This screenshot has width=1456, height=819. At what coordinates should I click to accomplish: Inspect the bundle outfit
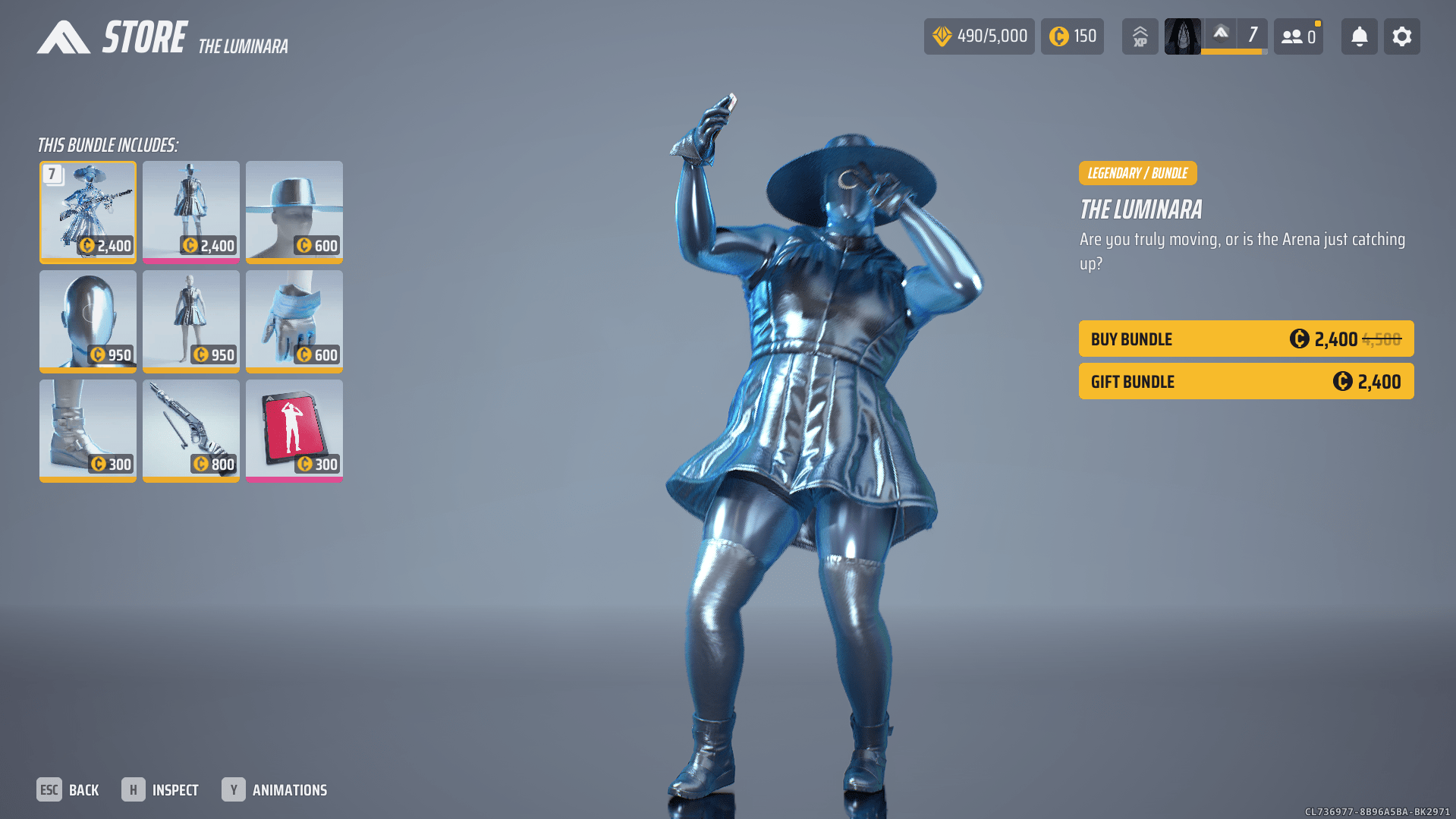[x=160, y=790]
